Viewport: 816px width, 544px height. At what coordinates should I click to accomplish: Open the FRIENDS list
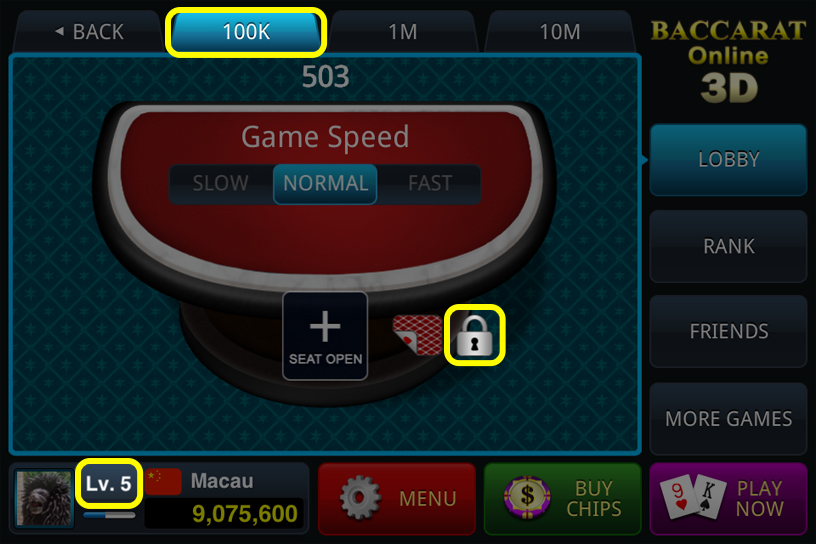728,332
